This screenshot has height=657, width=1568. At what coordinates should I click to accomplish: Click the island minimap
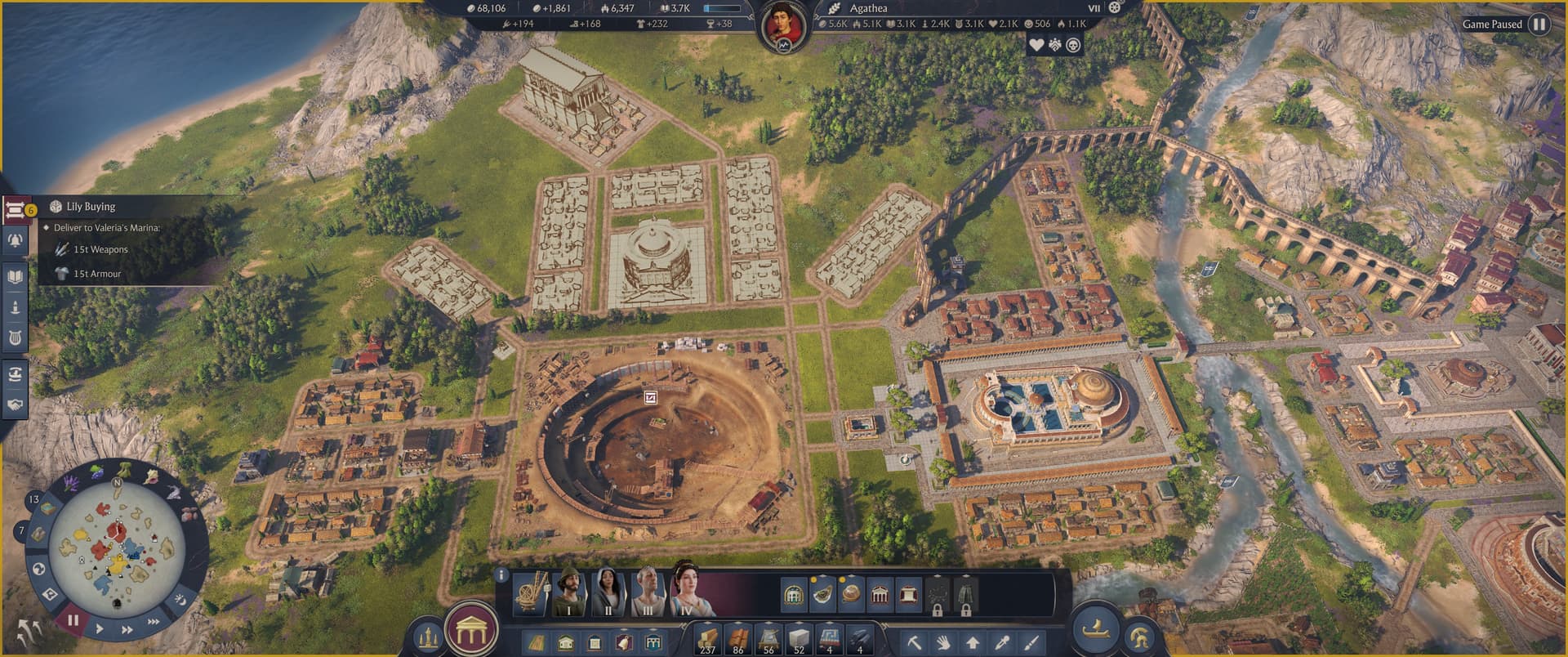click(117, 542)
